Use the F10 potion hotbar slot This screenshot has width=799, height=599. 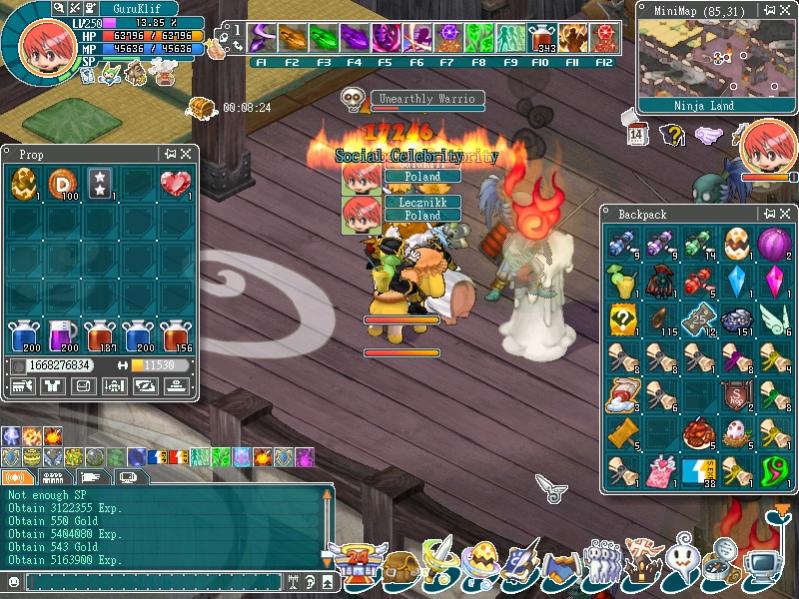tap(541, 39)
